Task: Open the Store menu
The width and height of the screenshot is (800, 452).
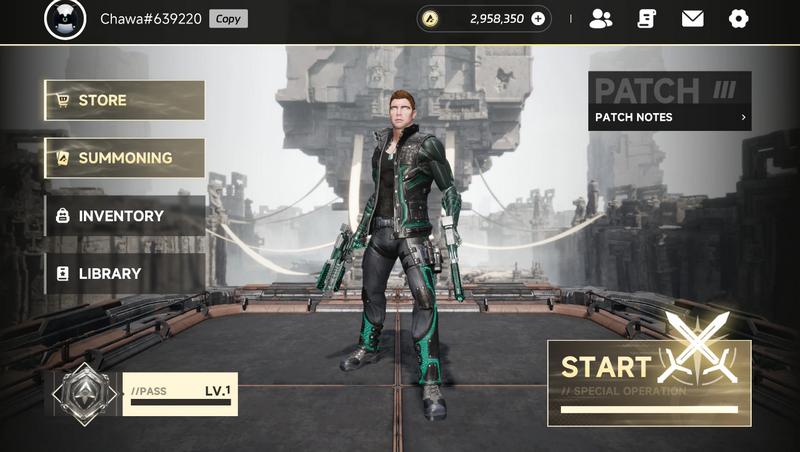Action: (x=124, y=100)
